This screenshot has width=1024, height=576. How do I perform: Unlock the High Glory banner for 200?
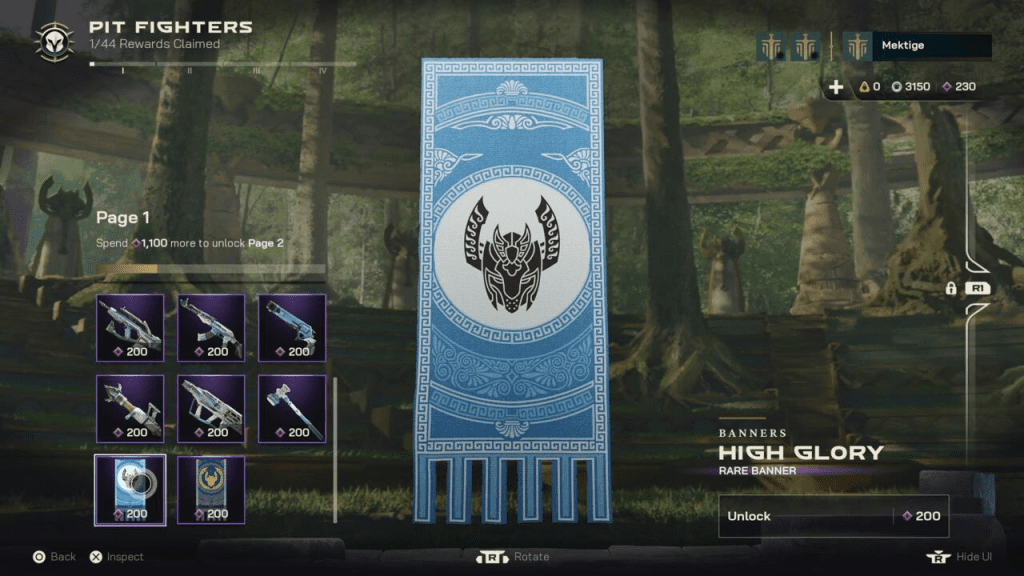click(x=833, y=516)
